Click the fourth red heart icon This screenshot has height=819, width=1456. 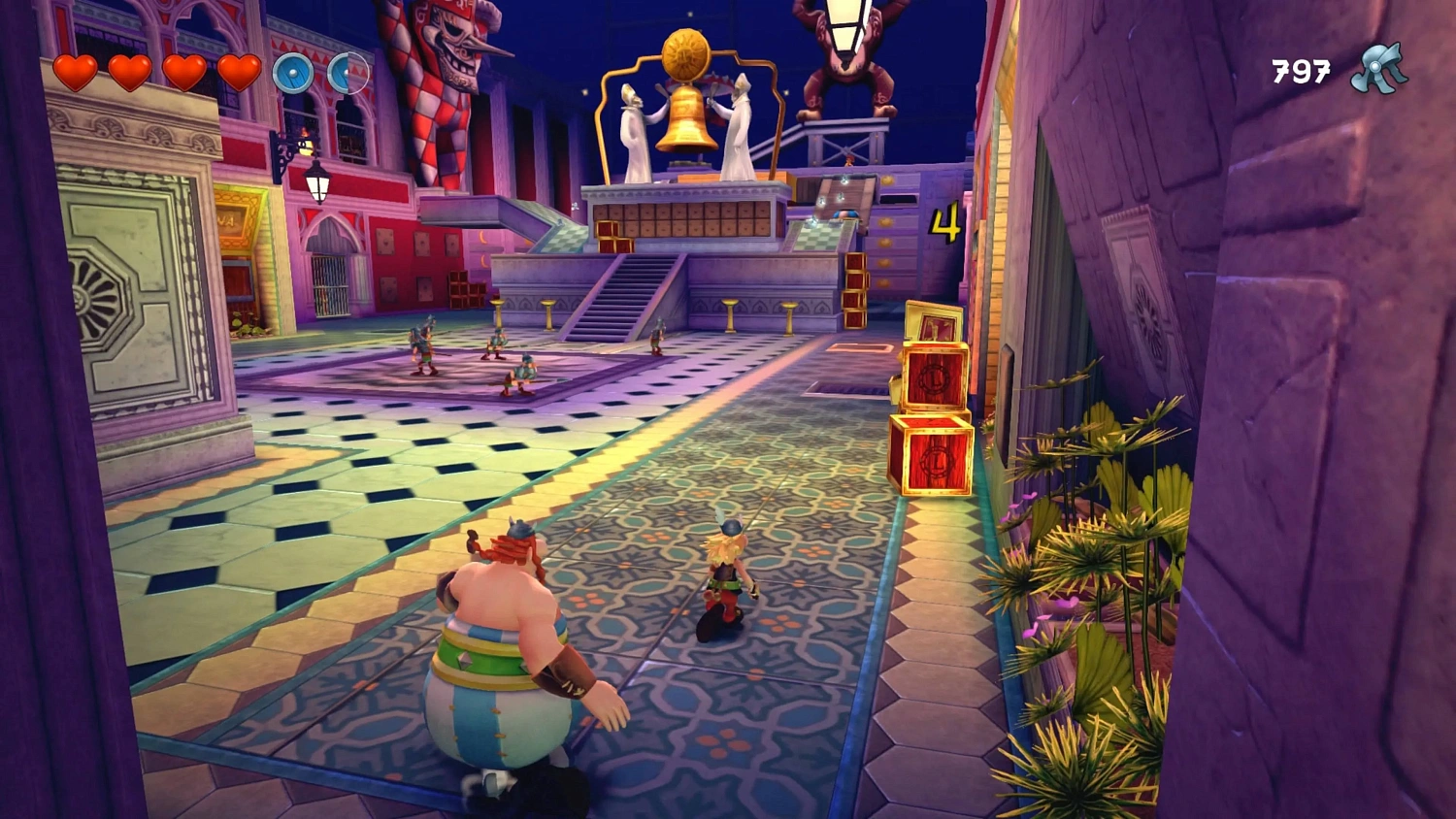tap(240, 73)
